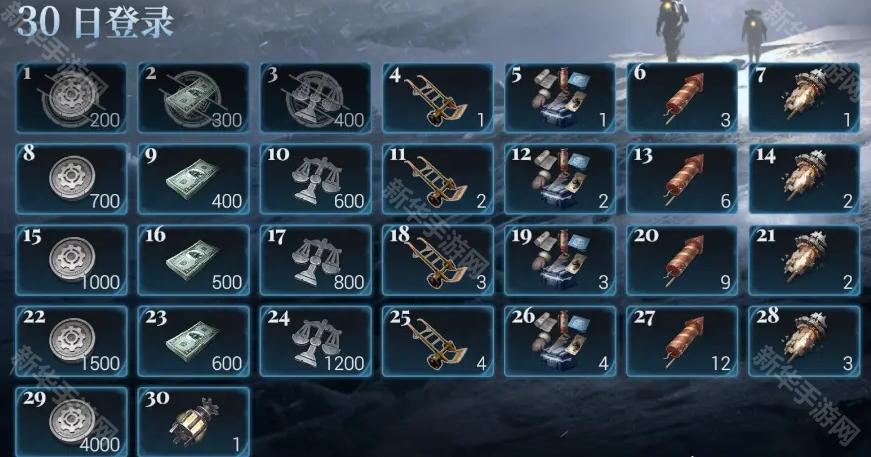Select day 9 cash stack reward
This screenshot has width=871, height=457.
point(194,179)
